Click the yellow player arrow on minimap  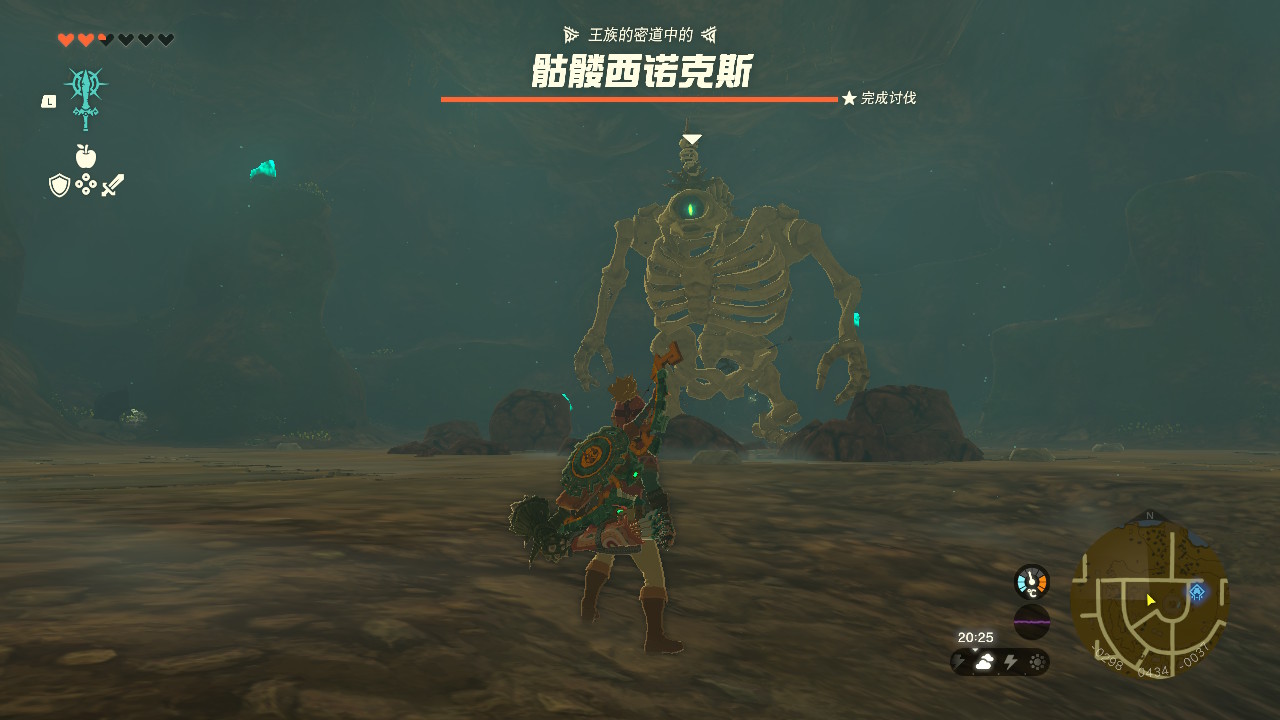click(x=1151, y=600)
